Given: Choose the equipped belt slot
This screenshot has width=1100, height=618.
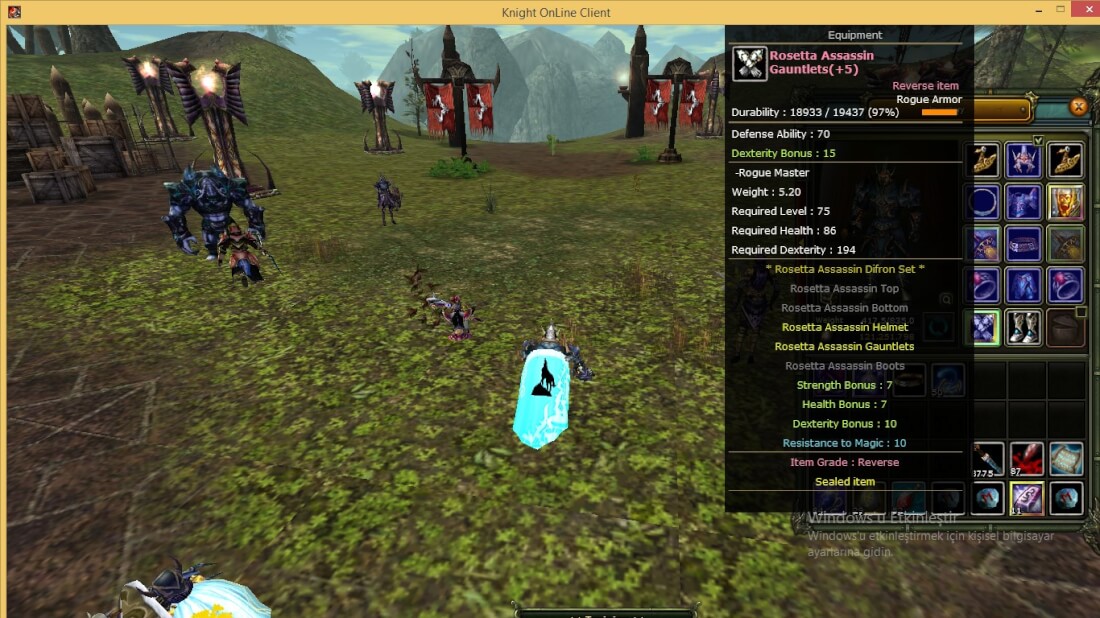Looking at the screenshot, I should pos(1025,244).
